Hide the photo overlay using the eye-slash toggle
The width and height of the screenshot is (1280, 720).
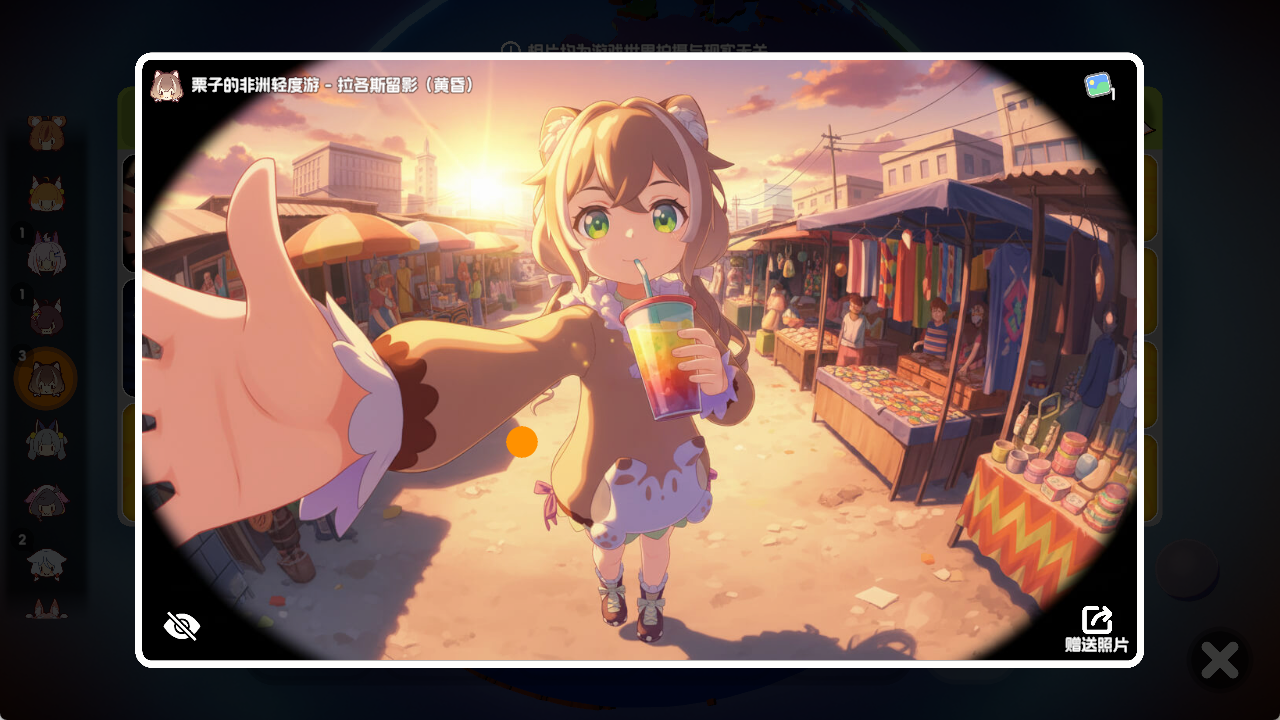[x=182, y=625]
